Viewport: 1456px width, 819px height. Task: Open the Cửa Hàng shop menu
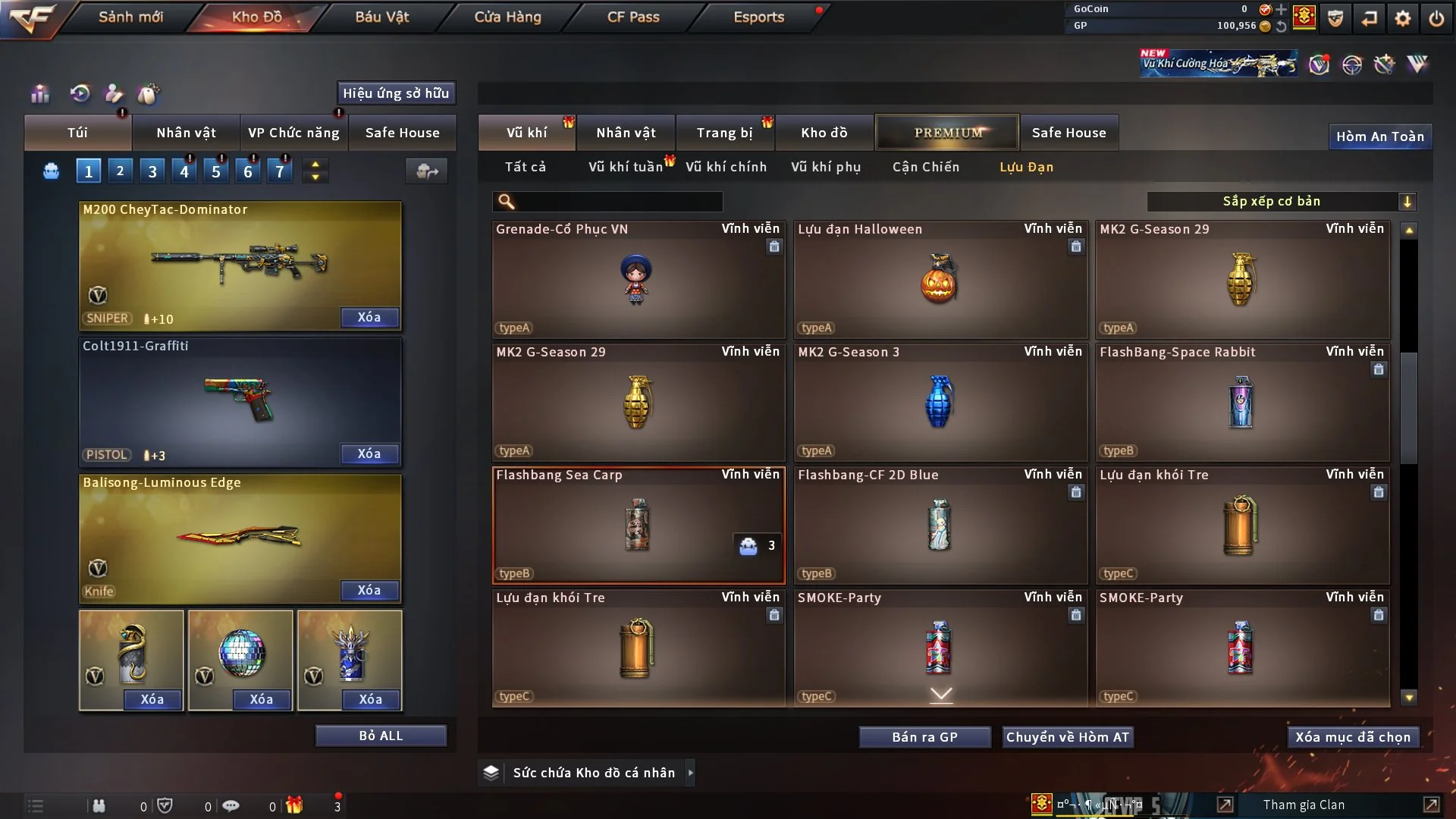(507, 17)
